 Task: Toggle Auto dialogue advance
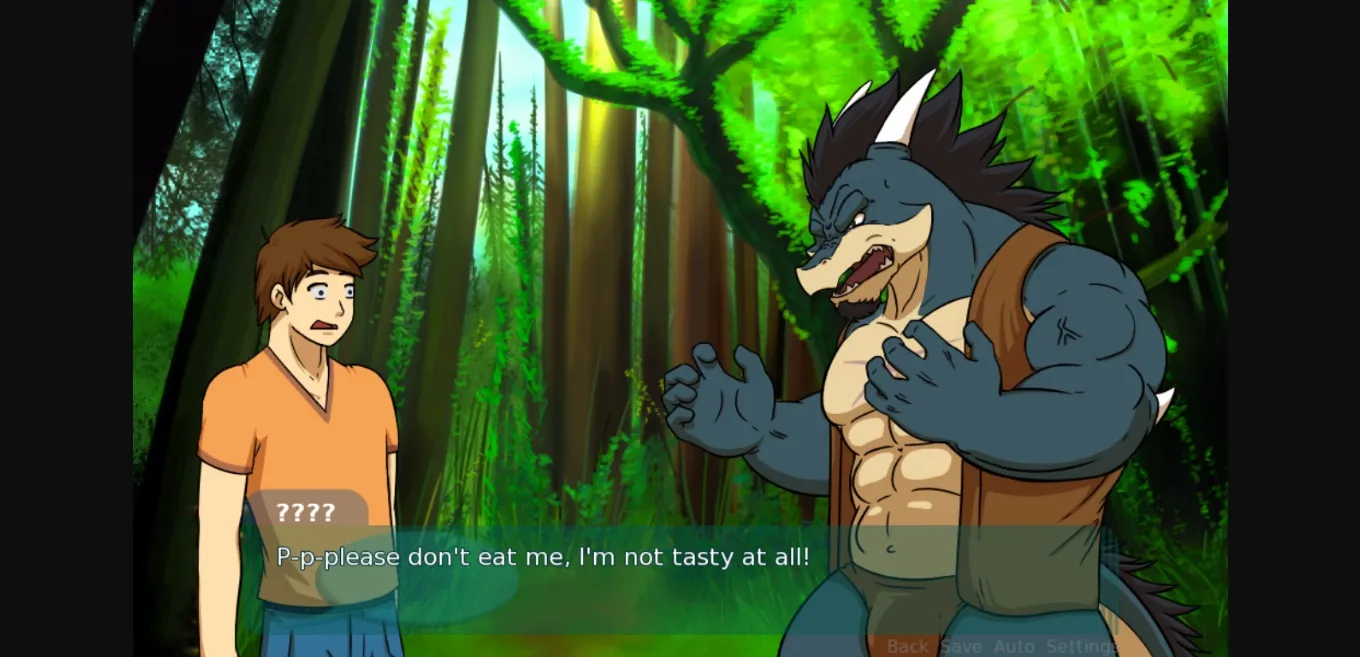click(1014, 646)
